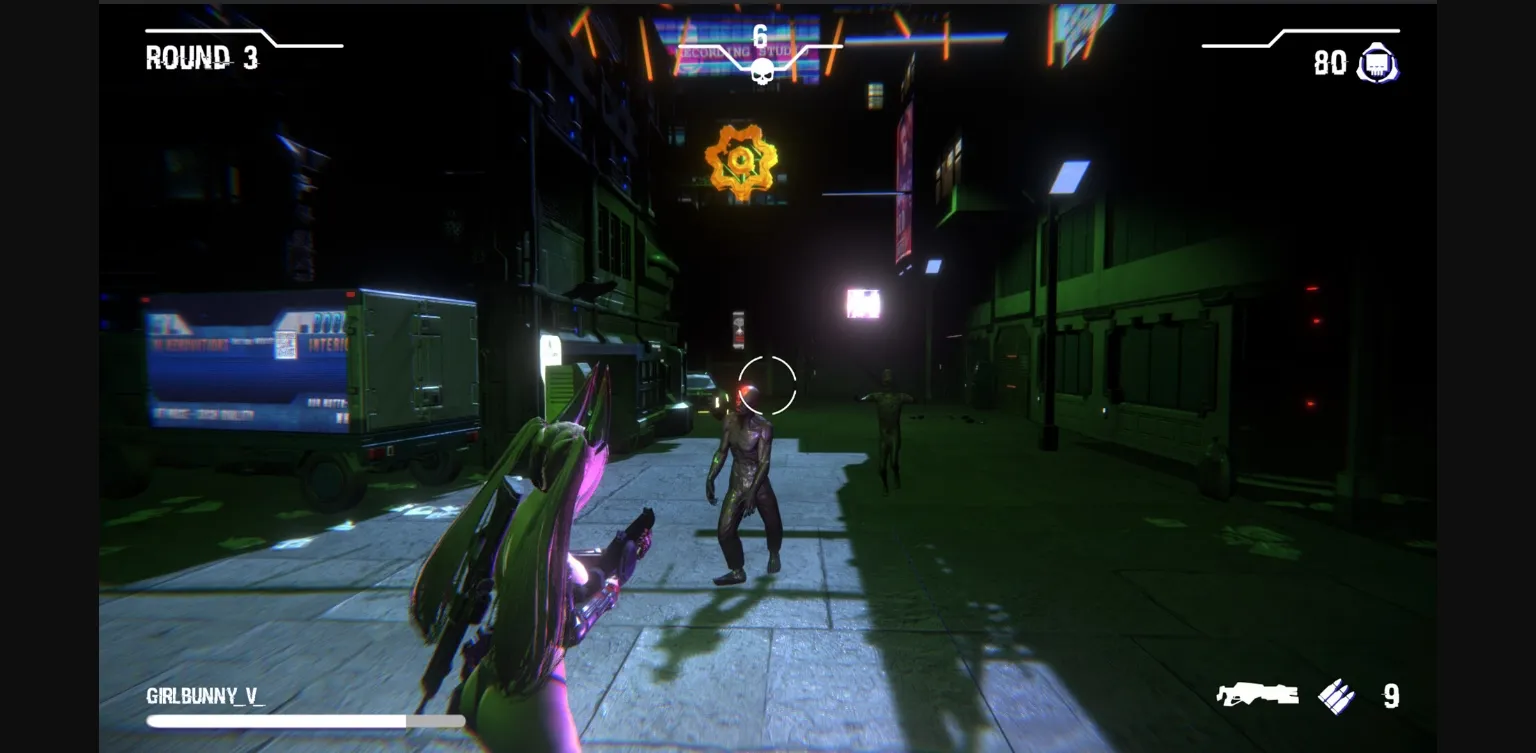
Task: Click the skull currency icon beside 80
Action: (x=1377, y=64)
